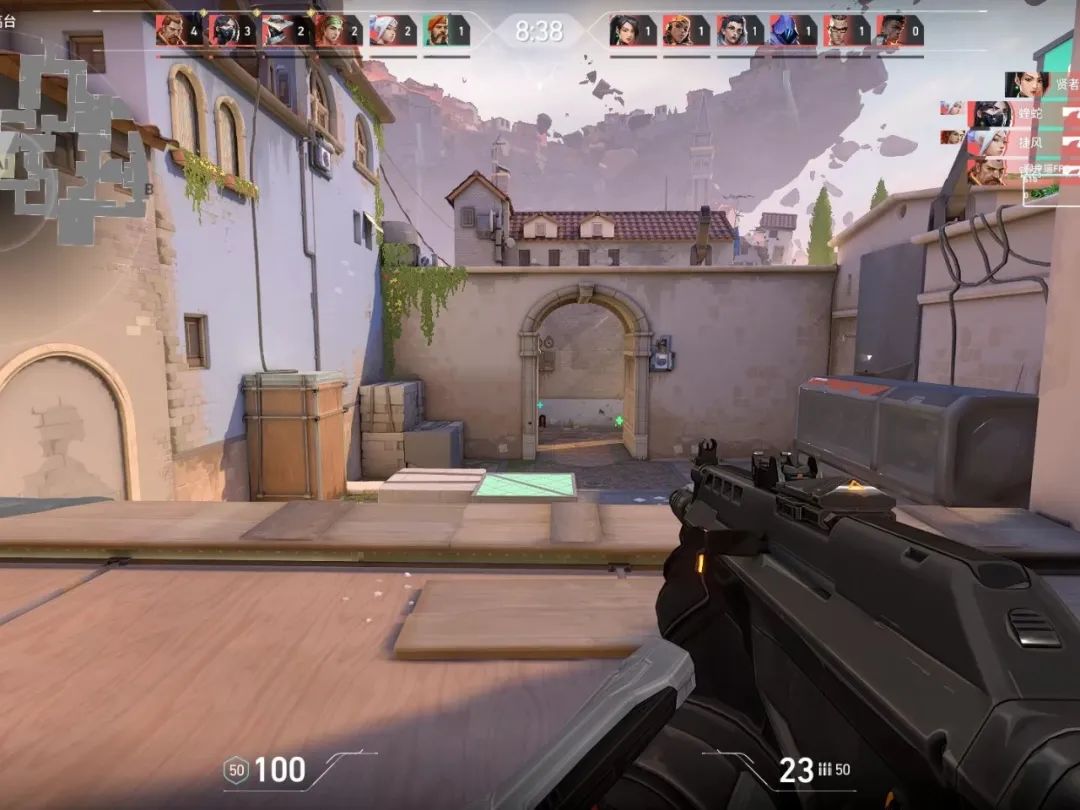The image size is (1080, 810).
Task: Choose Chamber's portrait with glasses
Action: [x=839, y=30]
